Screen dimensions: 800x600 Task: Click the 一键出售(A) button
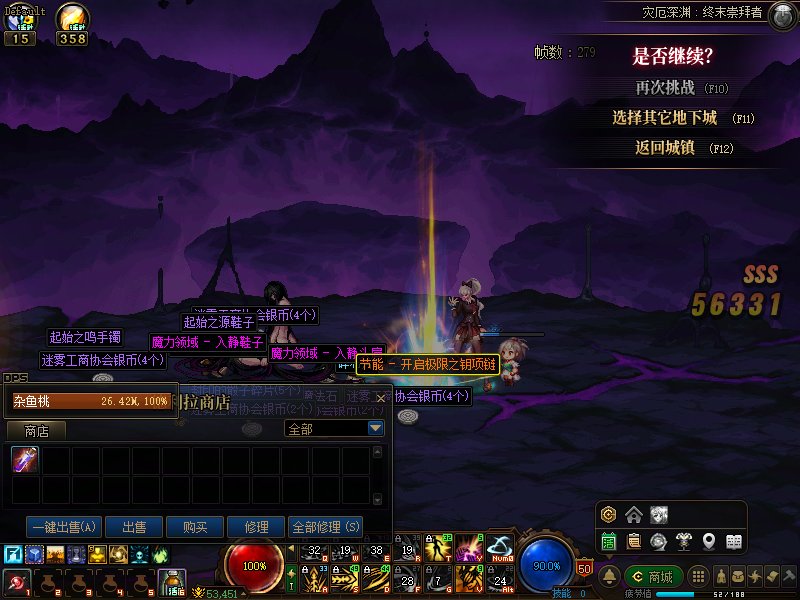pos(65,527)
